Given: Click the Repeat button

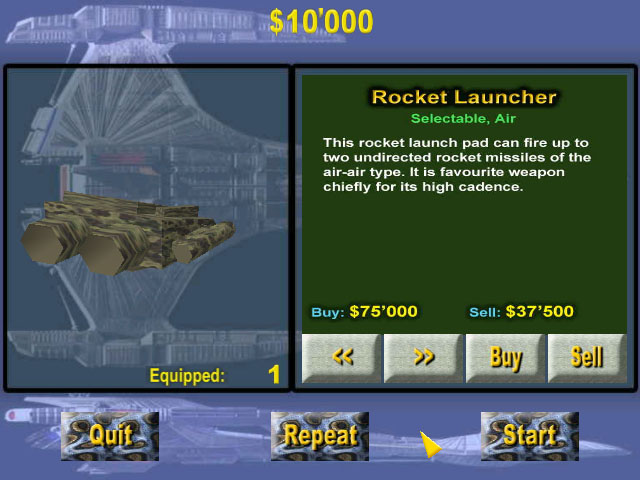Looking at the screenshot, I should [319, 436].
